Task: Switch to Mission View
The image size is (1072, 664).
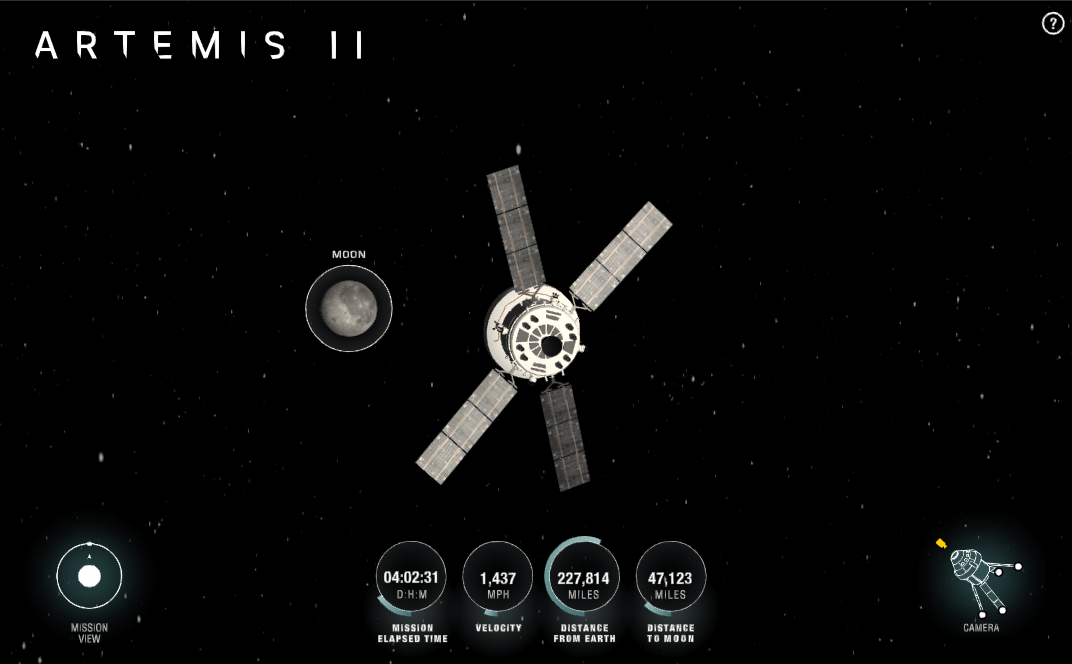Action: pyautogui.click(x=89, y=577)
